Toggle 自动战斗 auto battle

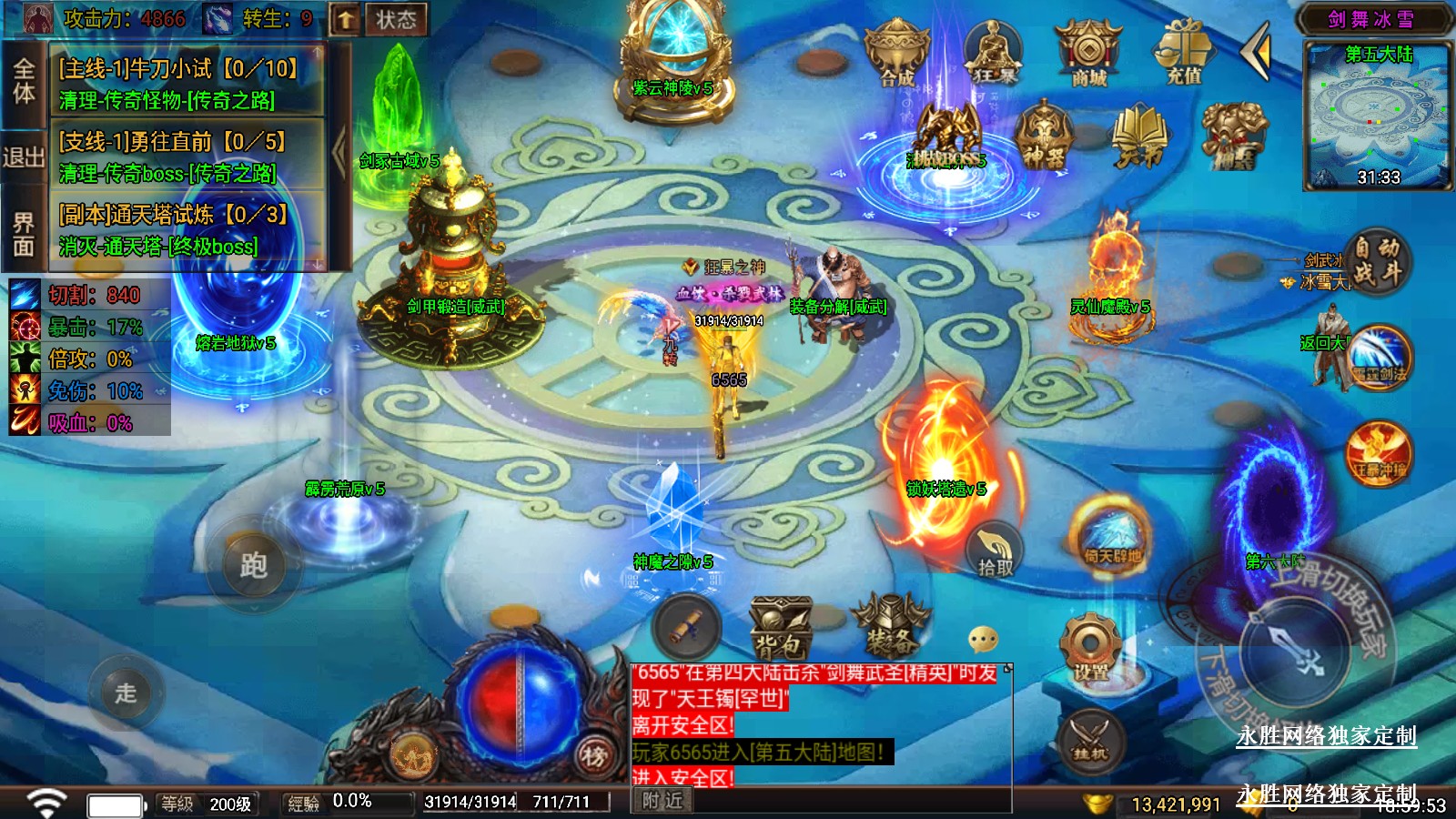1377,260
